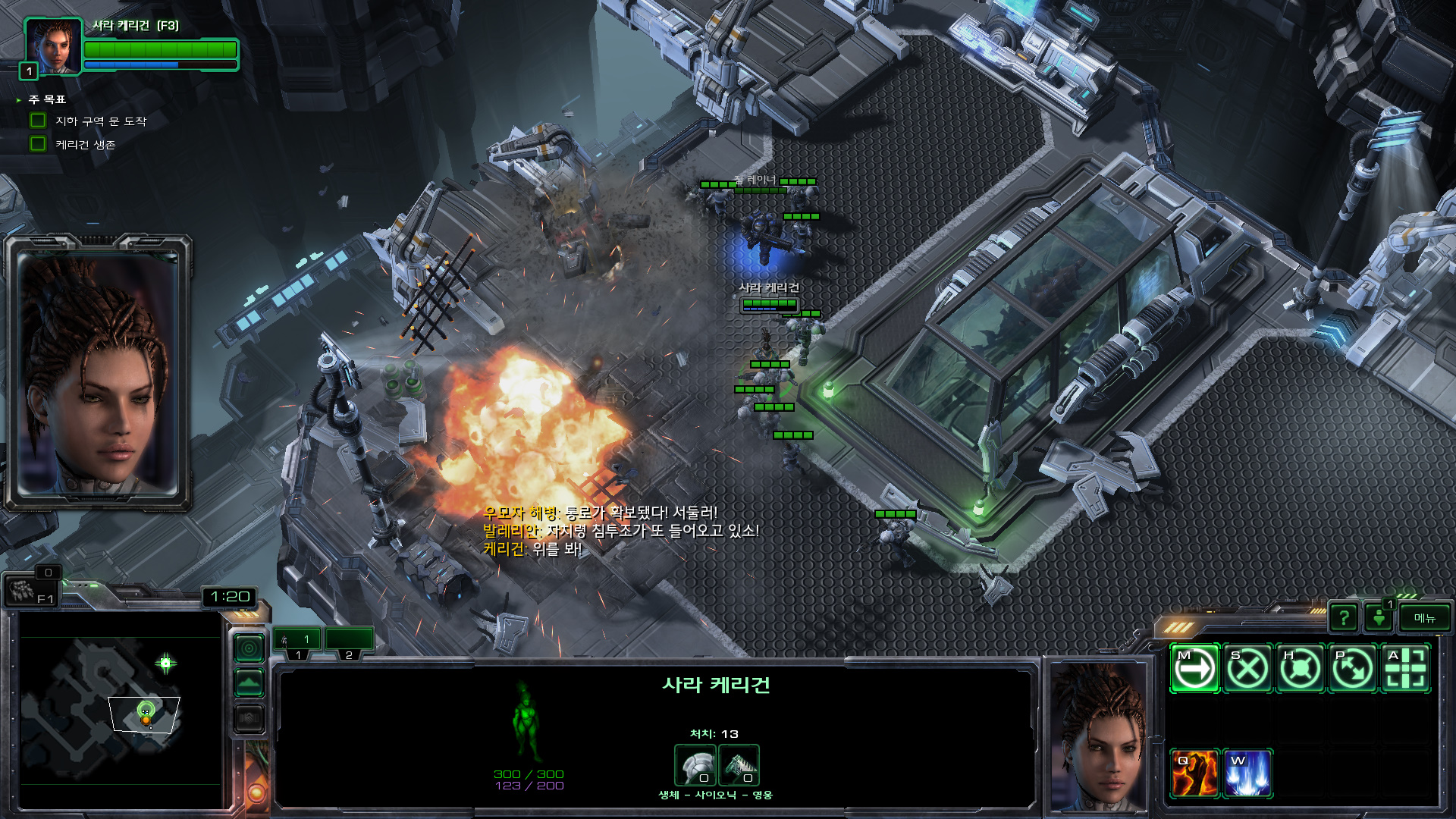Select the Move command
This screenshot has width=1456, height=819.
1194,669
